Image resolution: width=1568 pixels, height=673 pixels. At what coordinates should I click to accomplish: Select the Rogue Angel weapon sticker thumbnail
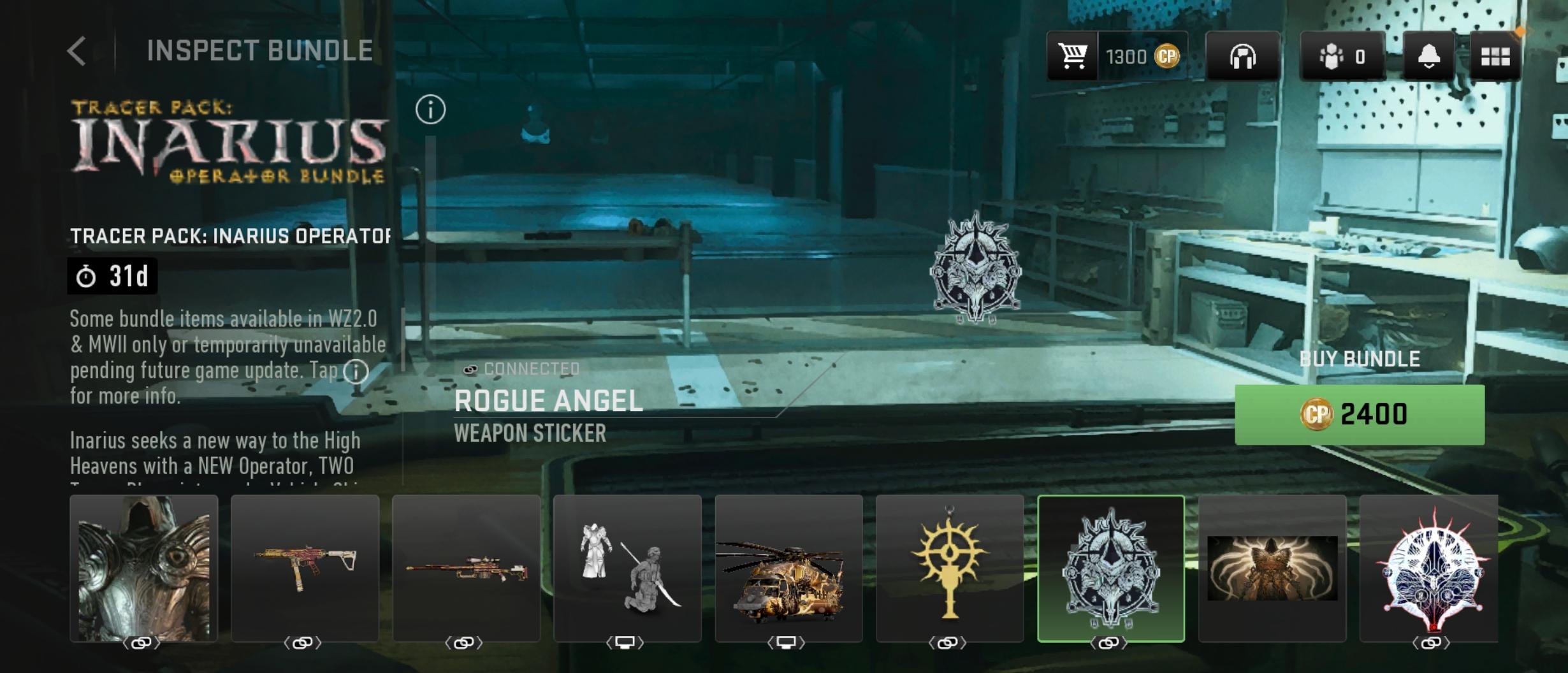1111,568
